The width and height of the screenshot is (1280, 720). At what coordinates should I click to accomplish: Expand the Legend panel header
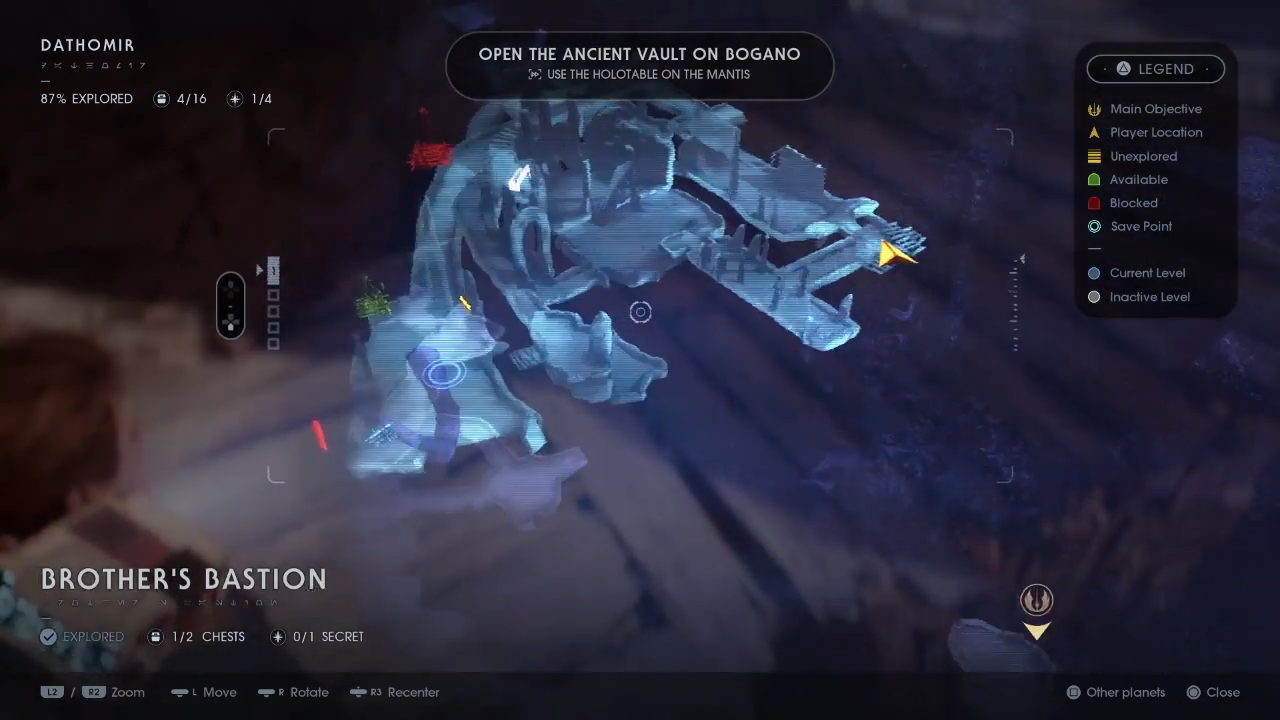(1156, 68)
